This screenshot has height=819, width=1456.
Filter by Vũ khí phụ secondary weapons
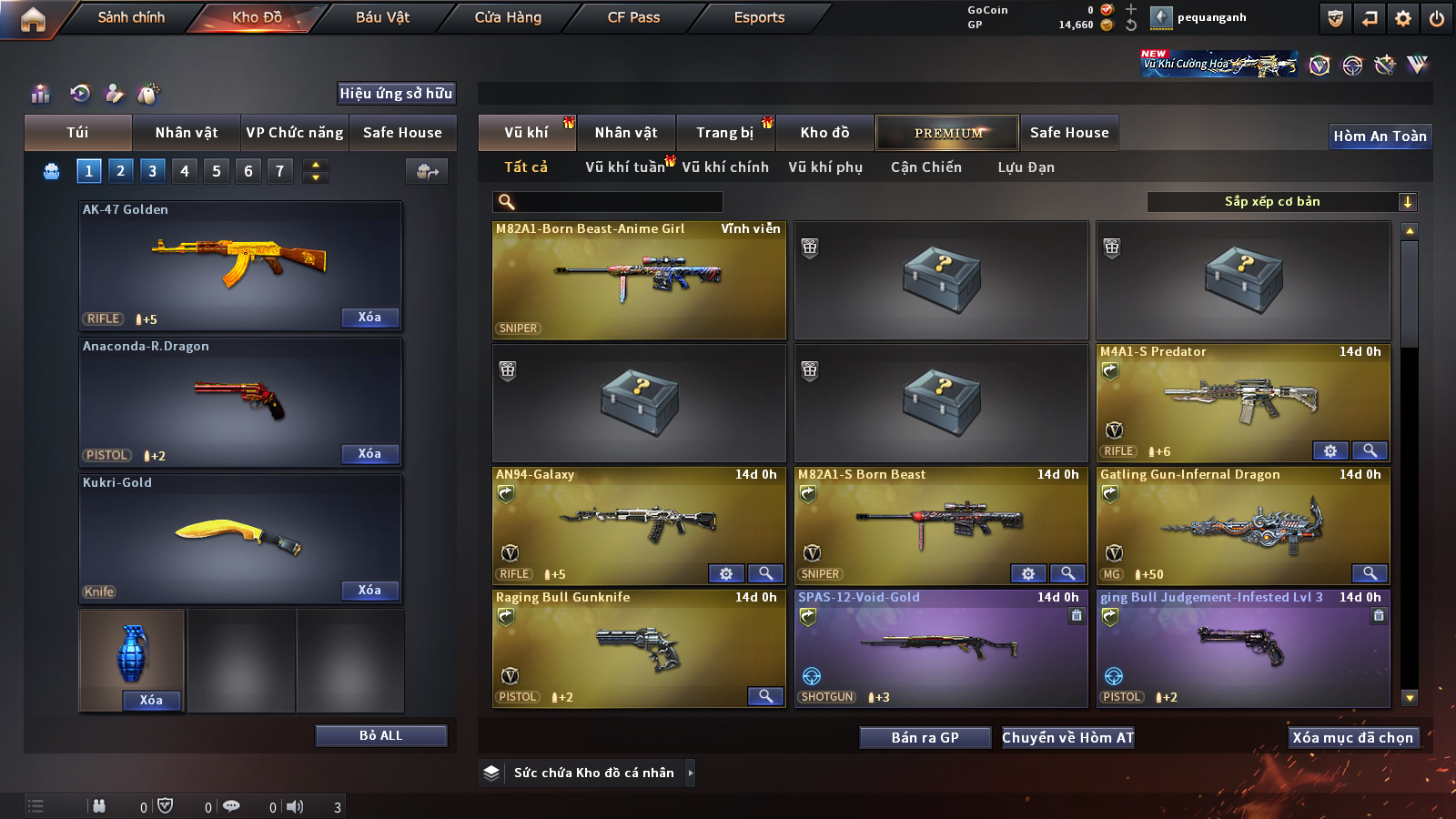coord(824,167)
